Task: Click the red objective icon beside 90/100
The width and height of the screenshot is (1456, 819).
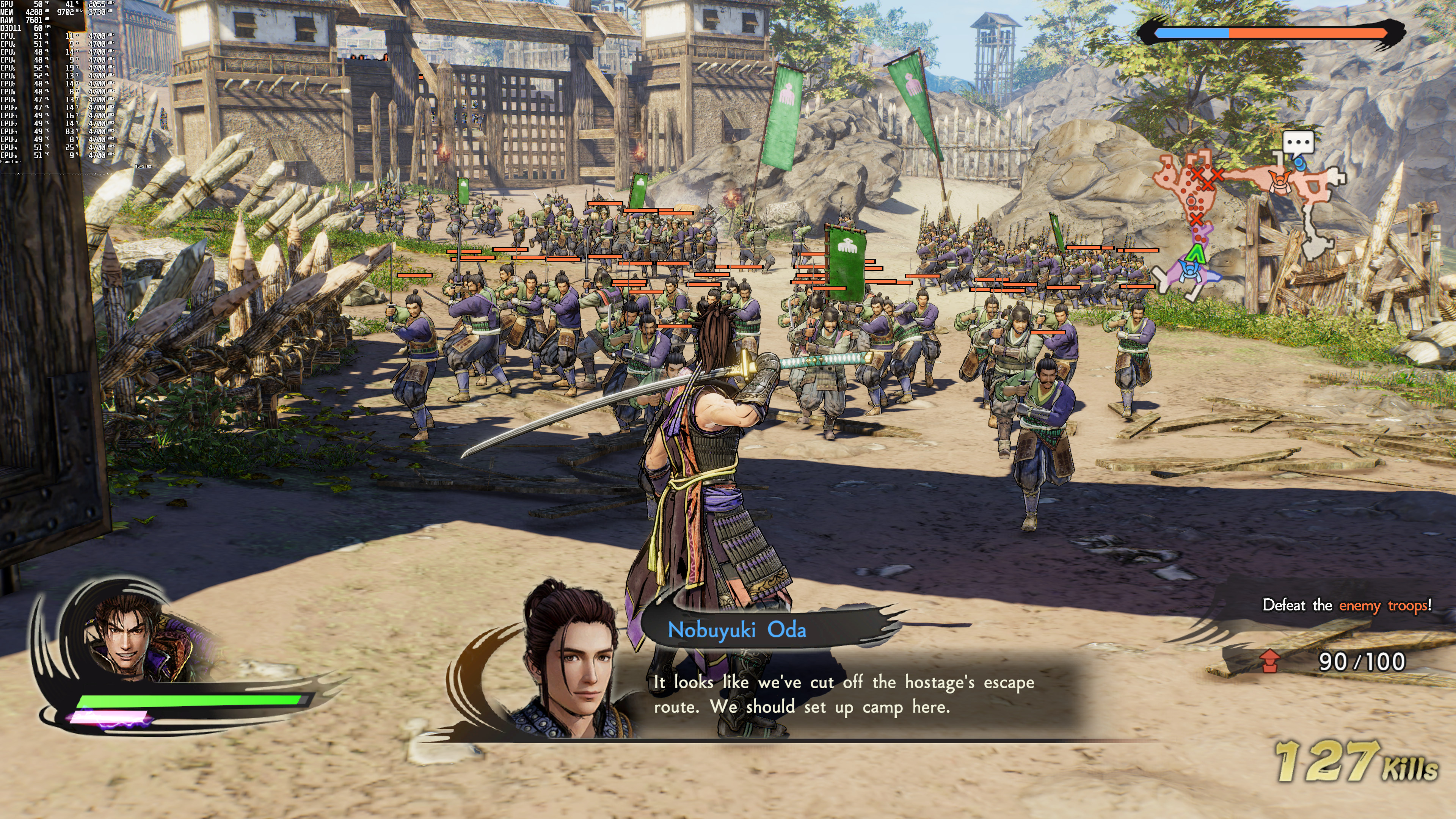Action: (1269, 661)
